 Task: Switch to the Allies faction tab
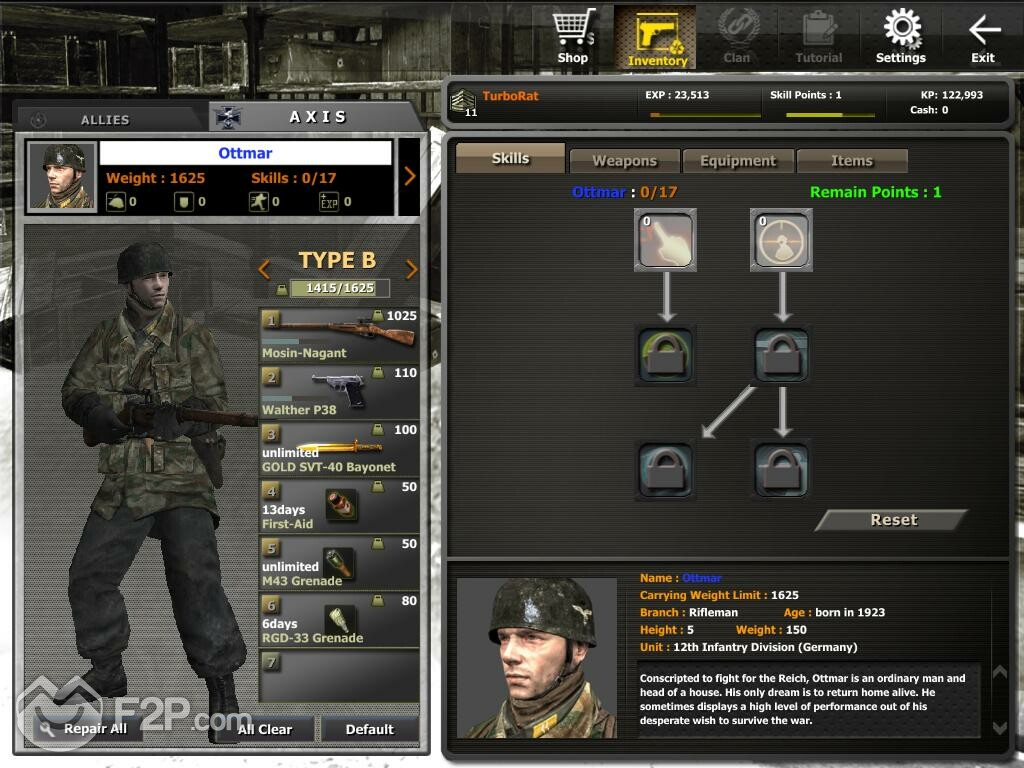[105, 119]
